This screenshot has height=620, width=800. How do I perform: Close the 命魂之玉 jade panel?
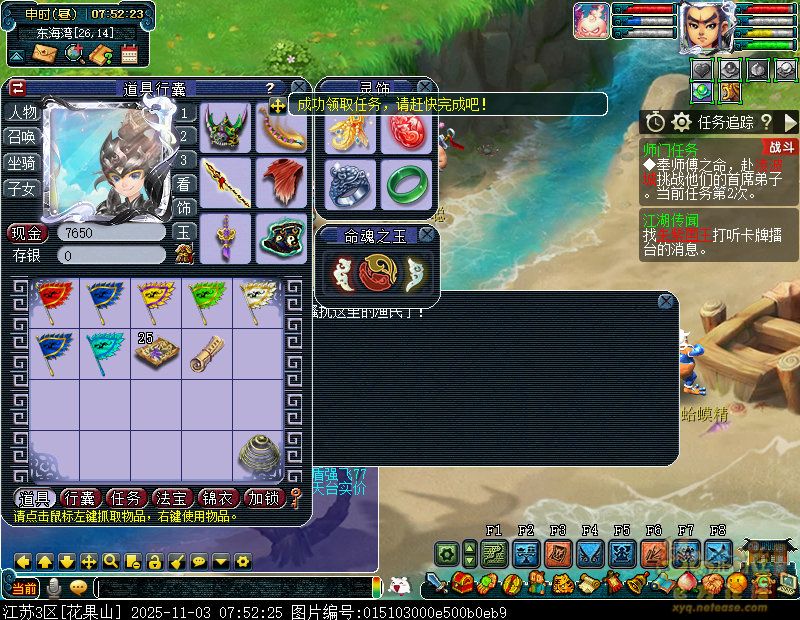tap(427, 235)
